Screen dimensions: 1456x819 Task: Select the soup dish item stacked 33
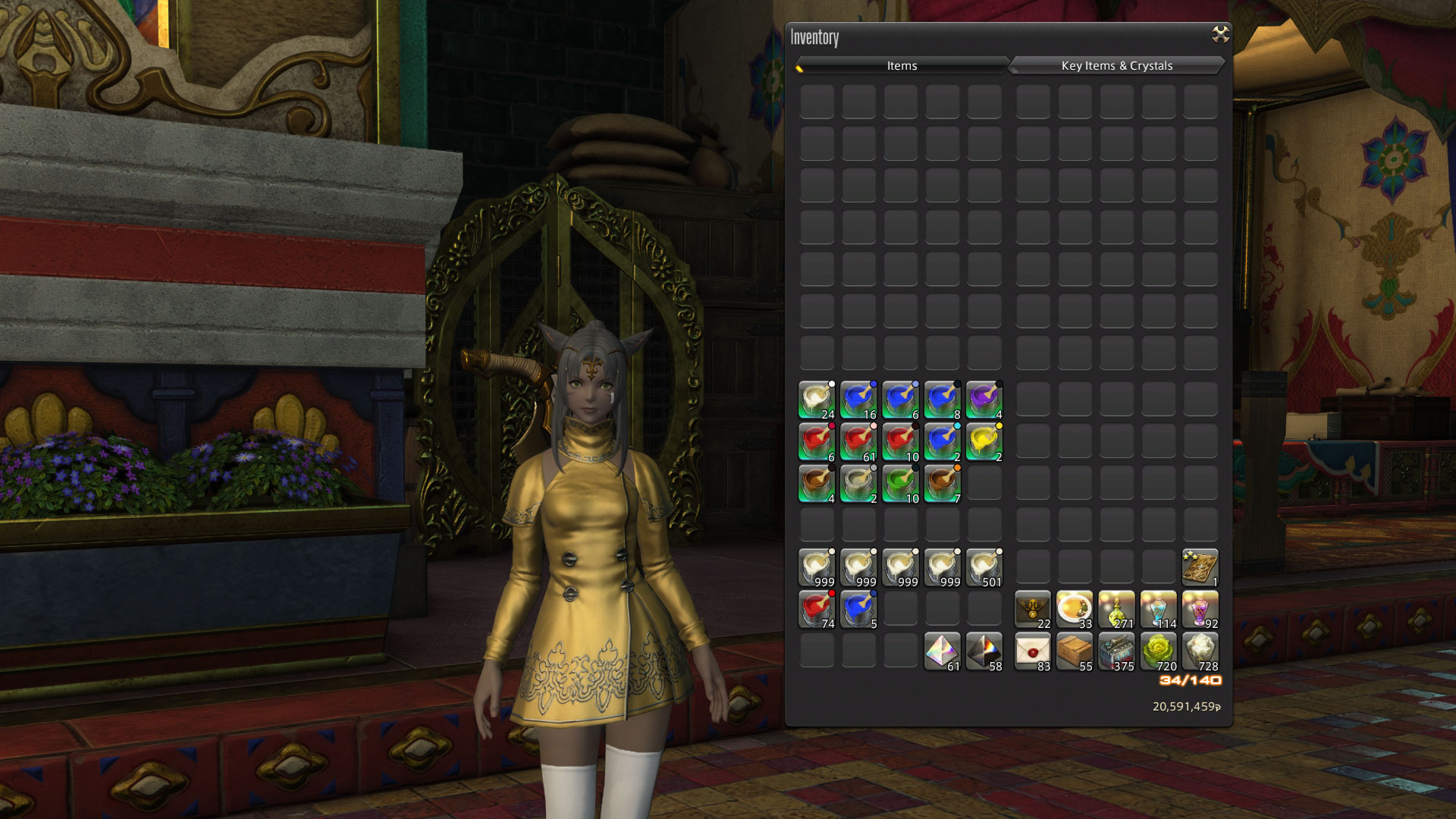[x=1075, y=609]
